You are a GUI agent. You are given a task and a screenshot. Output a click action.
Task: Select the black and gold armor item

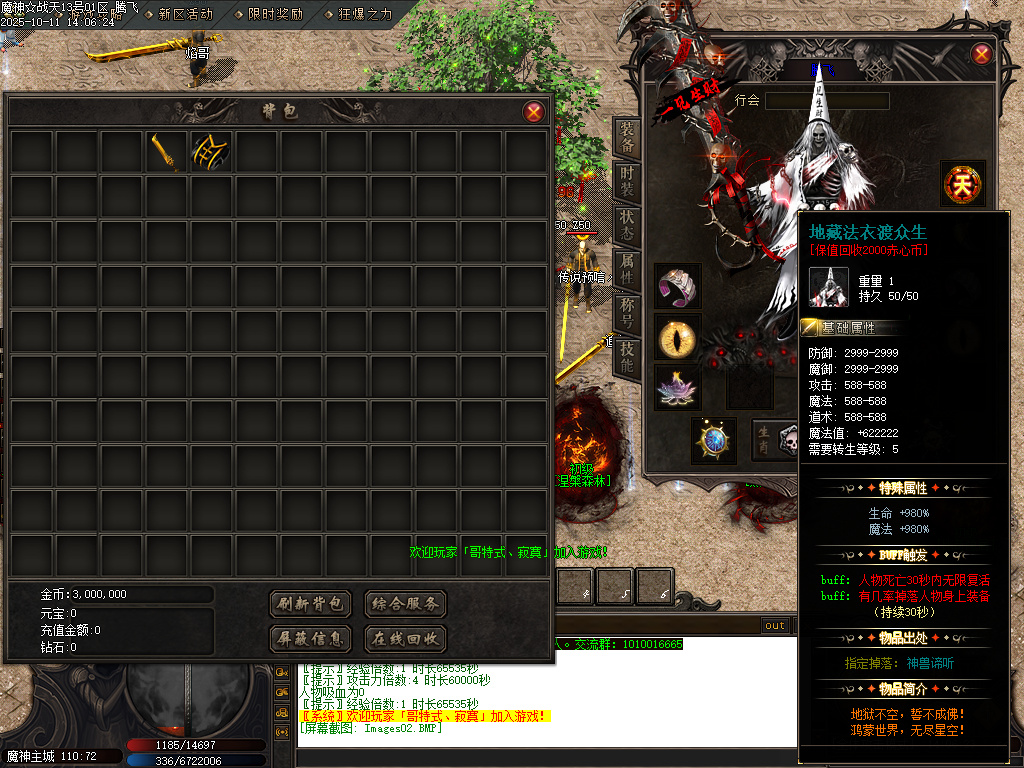coord(211,152)
